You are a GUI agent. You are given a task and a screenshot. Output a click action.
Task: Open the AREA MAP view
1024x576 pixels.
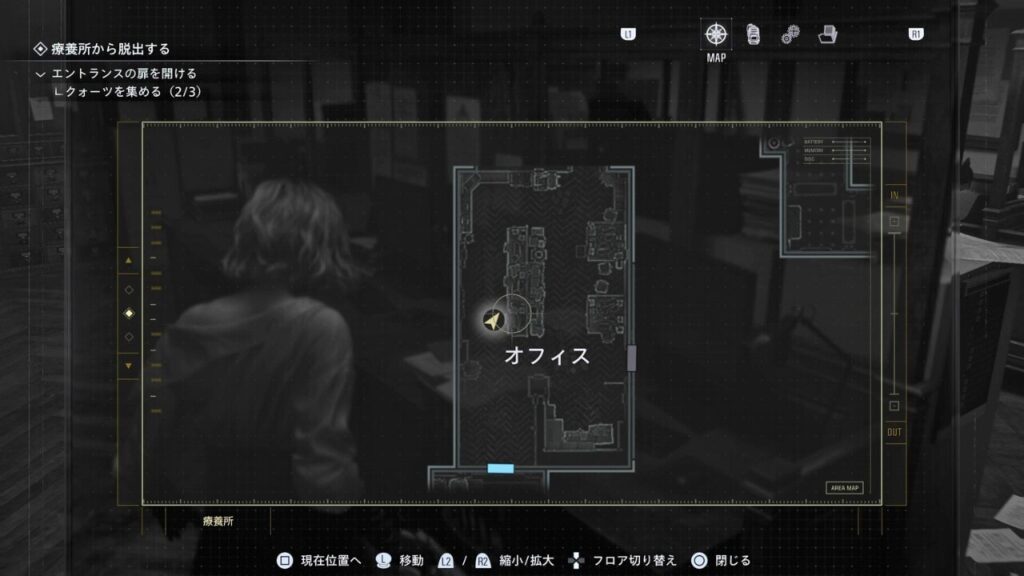pyautogui.click(x=844, y=488)
